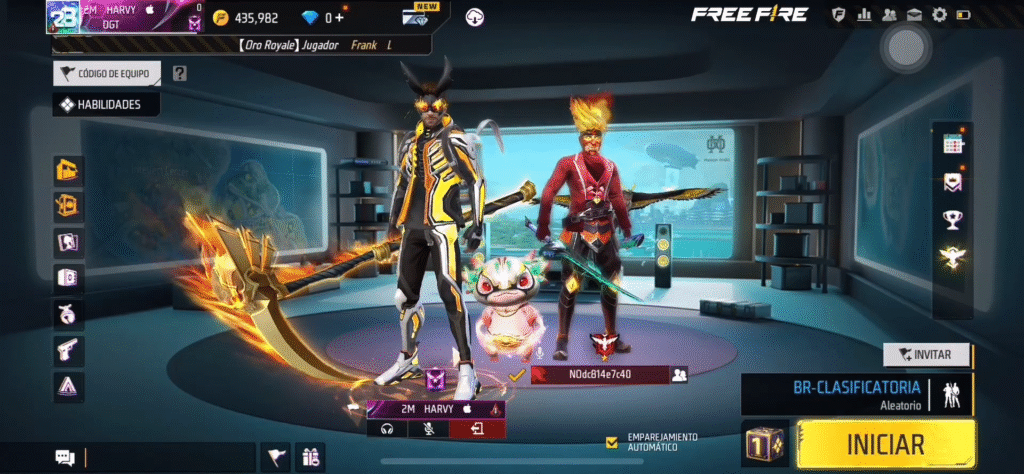Screen dimensions: 1024x474
Task: Open the trophy icon on right sidebar
Action: (x=952, y=220)
